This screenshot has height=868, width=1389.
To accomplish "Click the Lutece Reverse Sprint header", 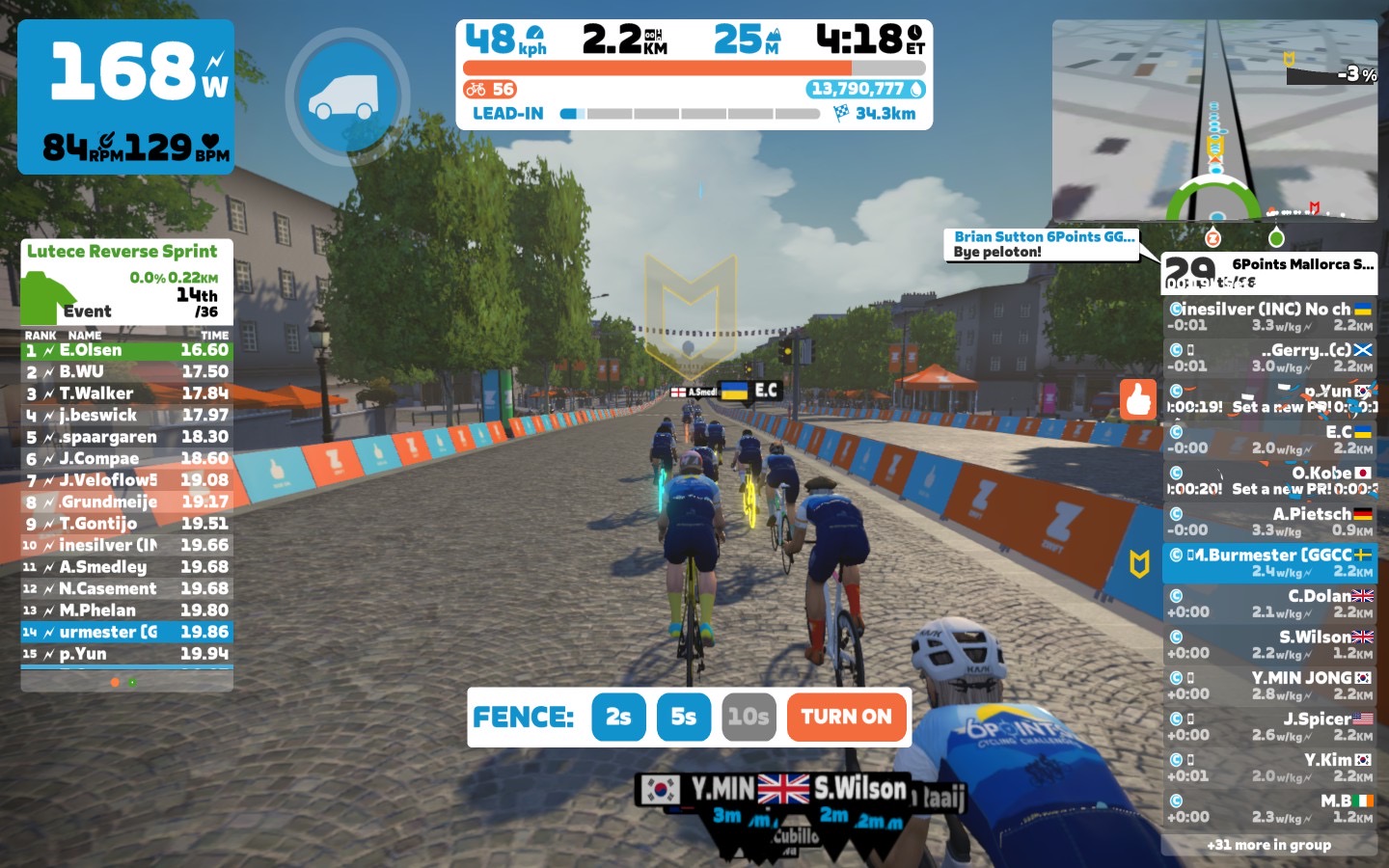I will tap(123, 252).
